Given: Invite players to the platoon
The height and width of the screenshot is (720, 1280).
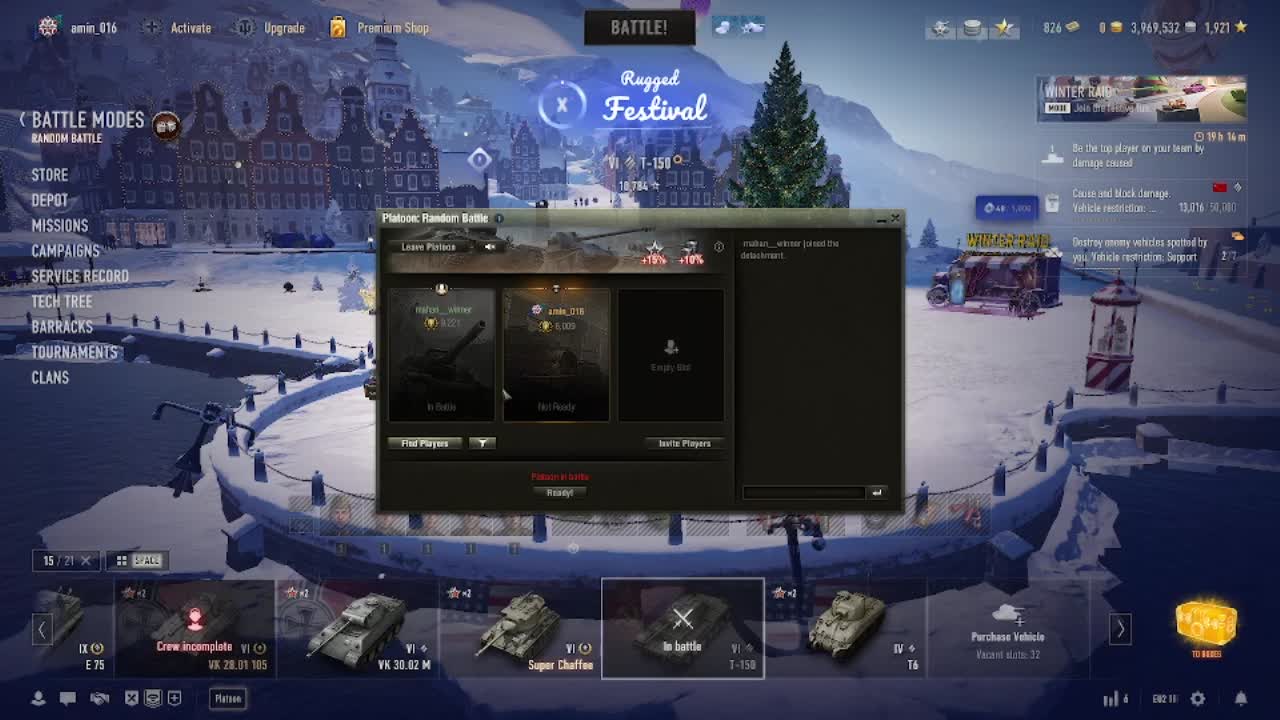Looking at the screenshot, I should (x=684, y=443).
